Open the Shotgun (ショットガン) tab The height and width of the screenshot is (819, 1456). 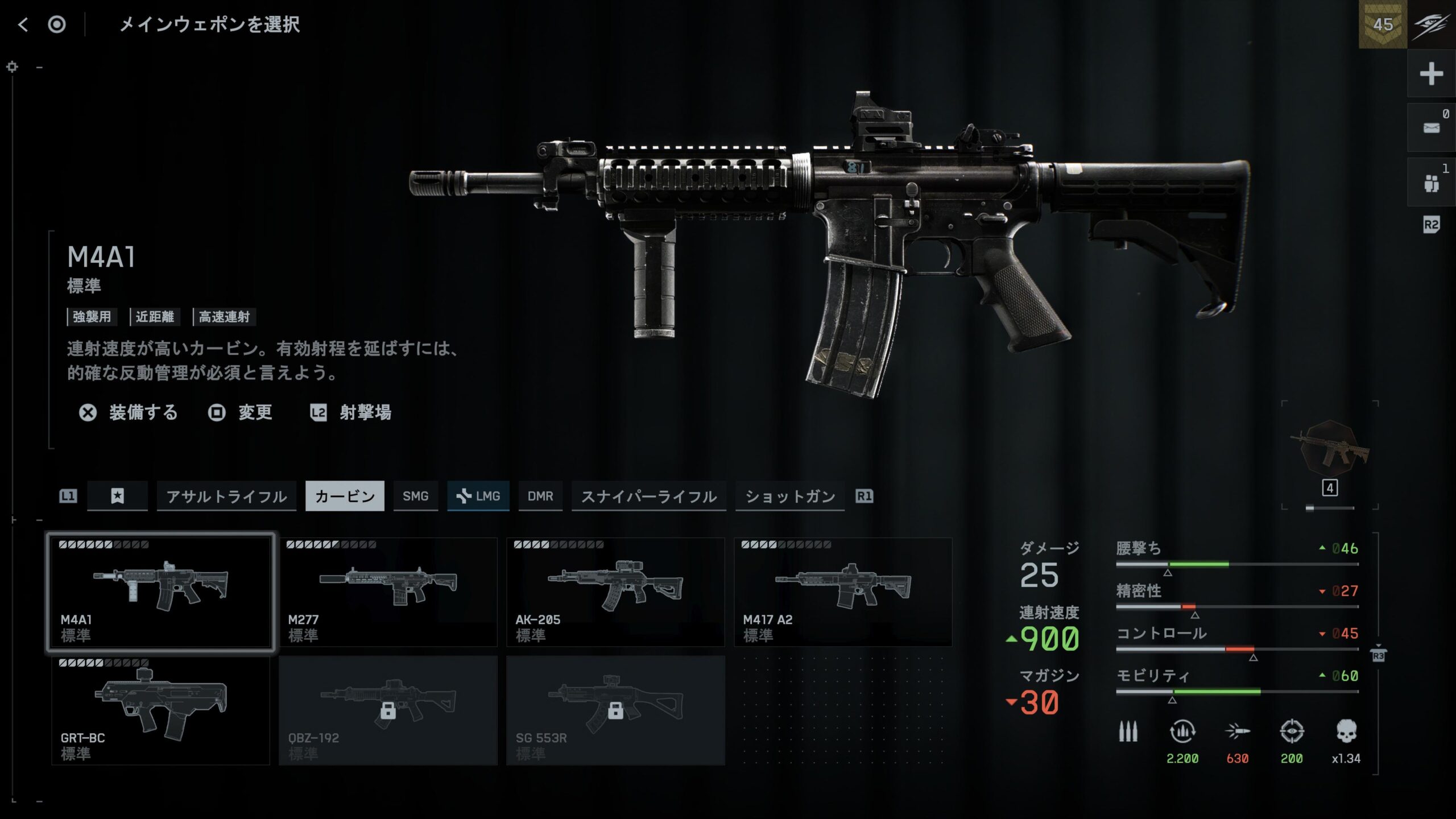(789, 497)
